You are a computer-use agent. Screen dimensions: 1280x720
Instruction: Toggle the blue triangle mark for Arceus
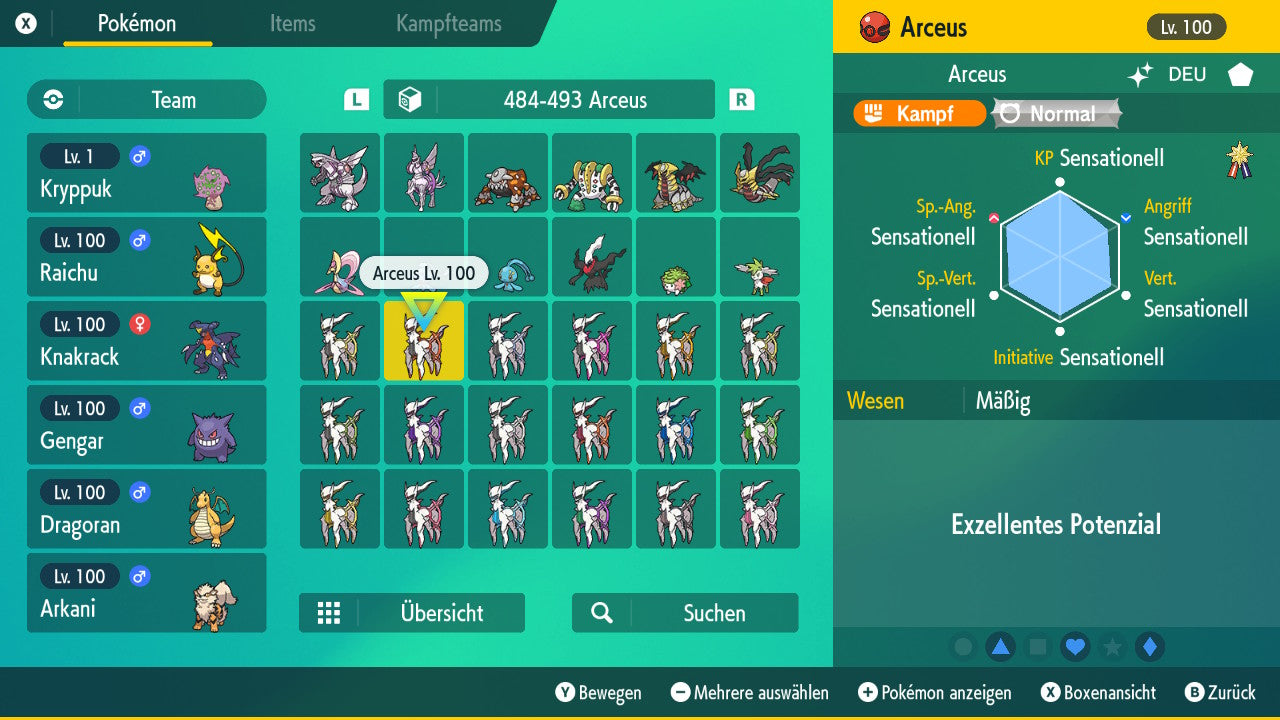pos(1002,647)
